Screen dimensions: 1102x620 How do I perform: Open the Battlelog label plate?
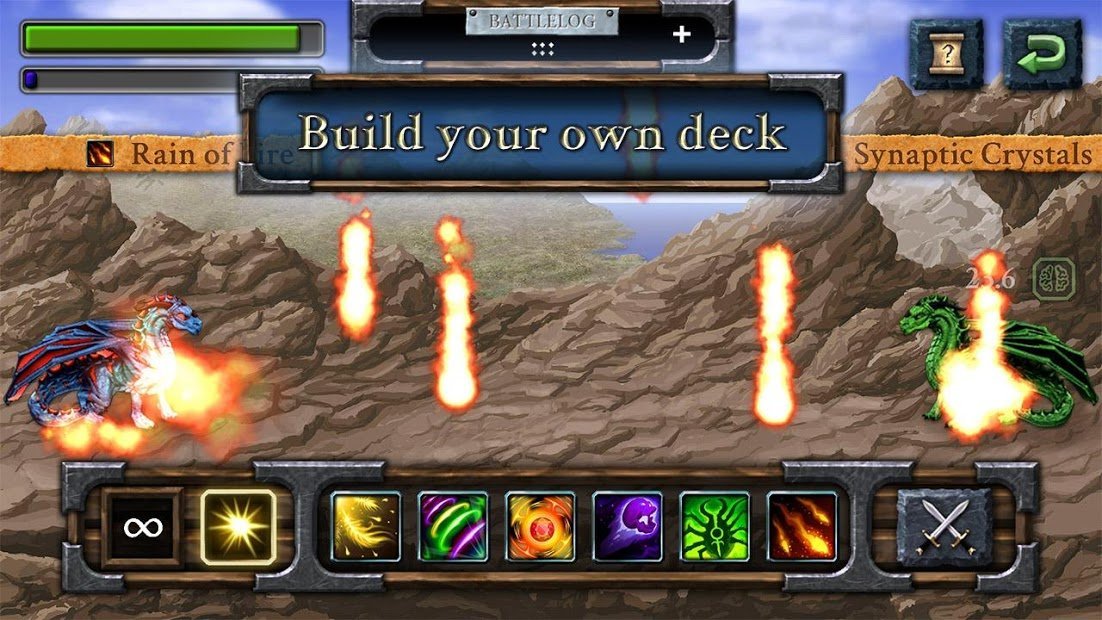point(541,21)
